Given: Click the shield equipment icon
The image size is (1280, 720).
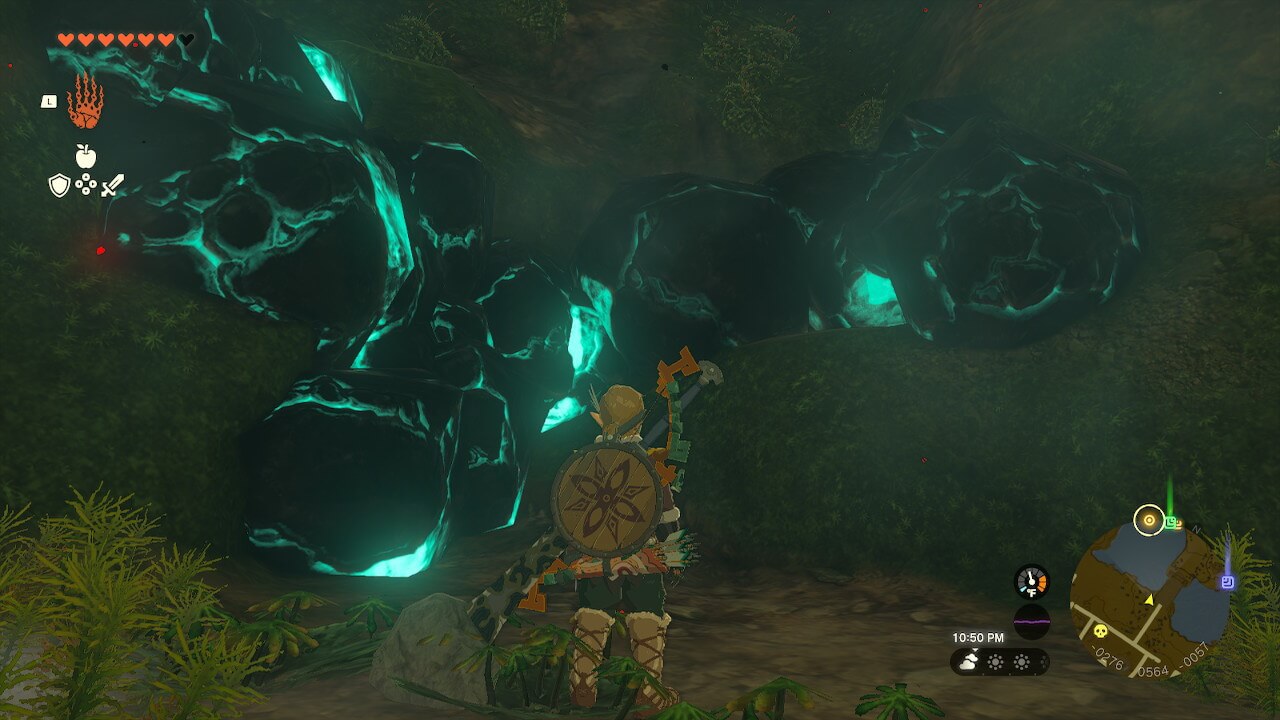Looking at the screenshot, I should pos(59,183).
